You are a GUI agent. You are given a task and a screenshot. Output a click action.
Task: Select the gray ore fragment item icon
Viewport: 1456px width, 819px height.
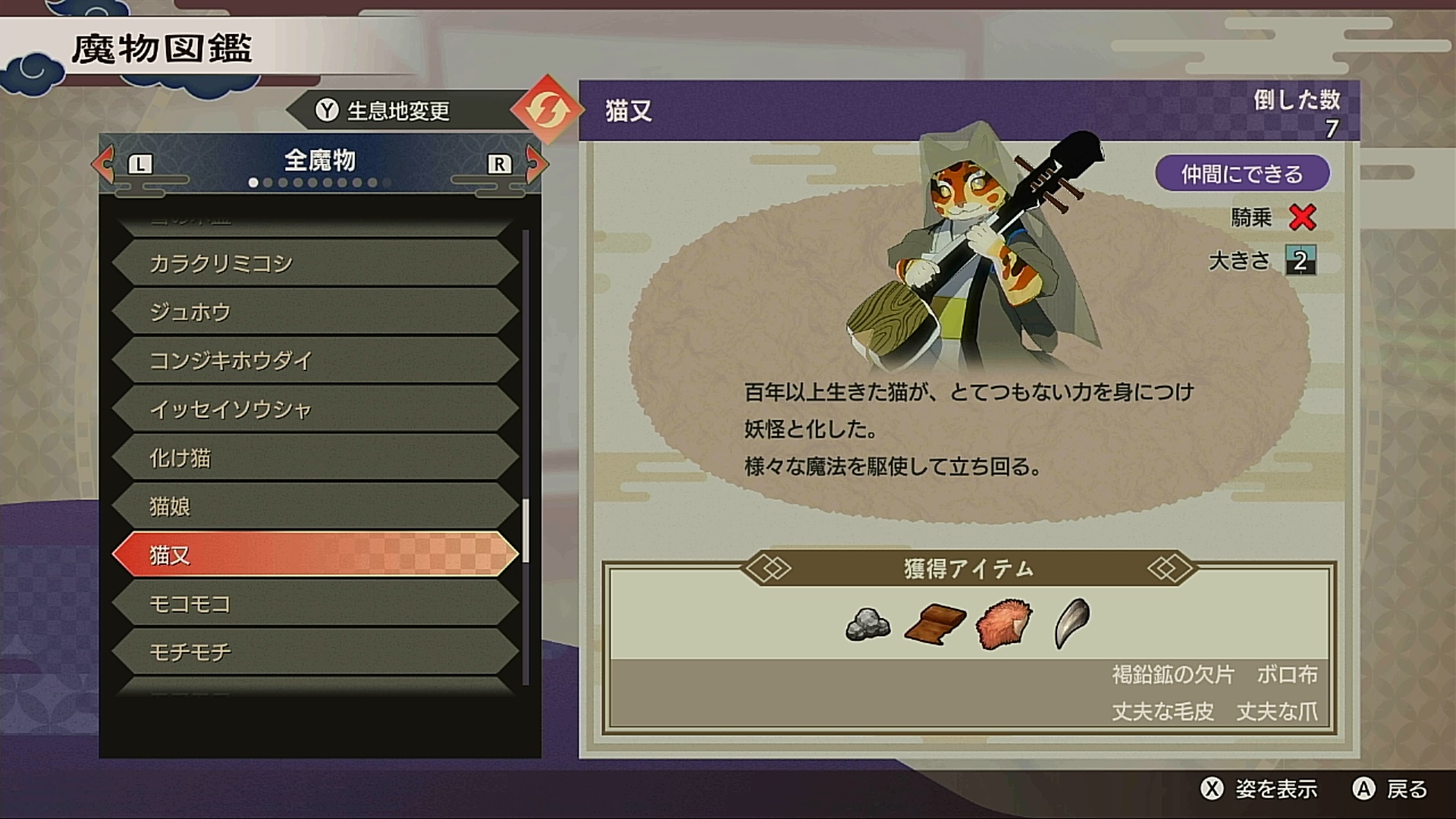868,623
